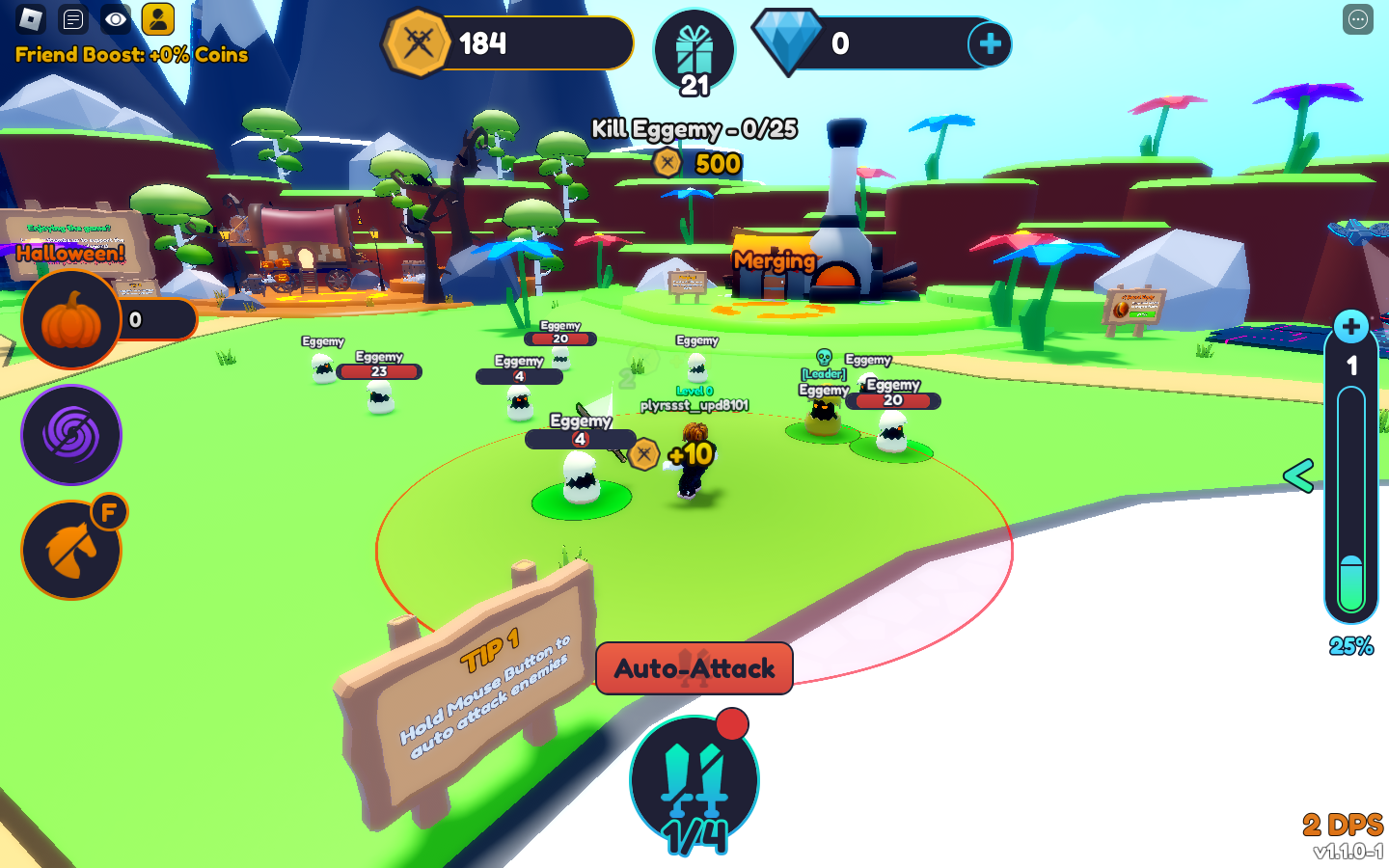Open the Roblox main menu

click(32, 18)
